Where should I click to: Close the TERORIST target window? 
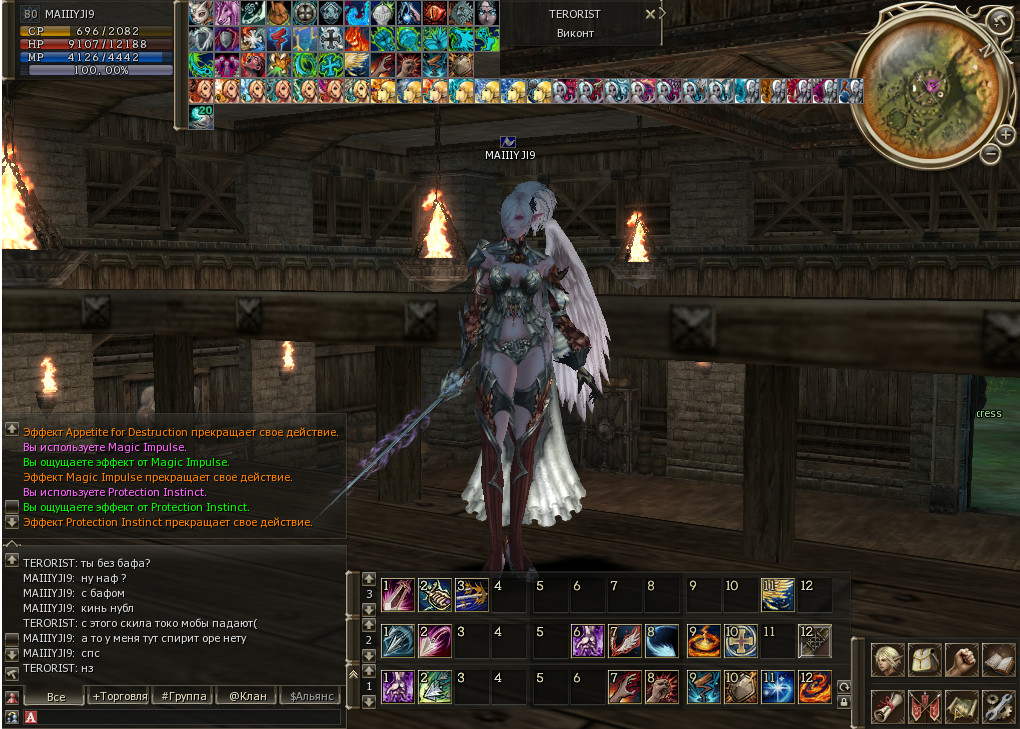(x=650, y=14)
